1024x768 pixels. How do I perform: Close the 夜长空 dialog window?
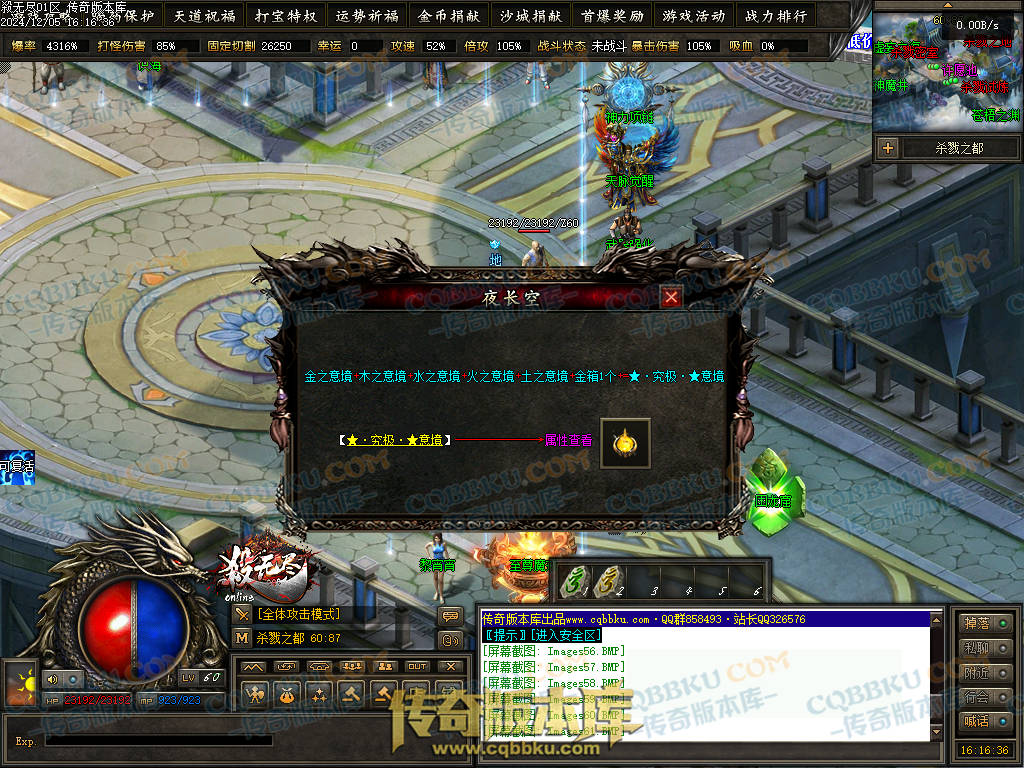click(671, 297)
